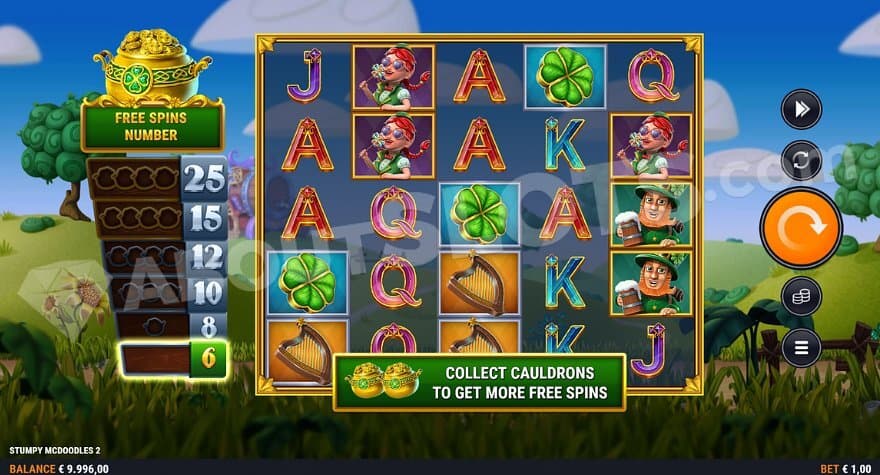880x475 pixels.
Task: Spin the reels with the orange button
Action: pos(800,227)
